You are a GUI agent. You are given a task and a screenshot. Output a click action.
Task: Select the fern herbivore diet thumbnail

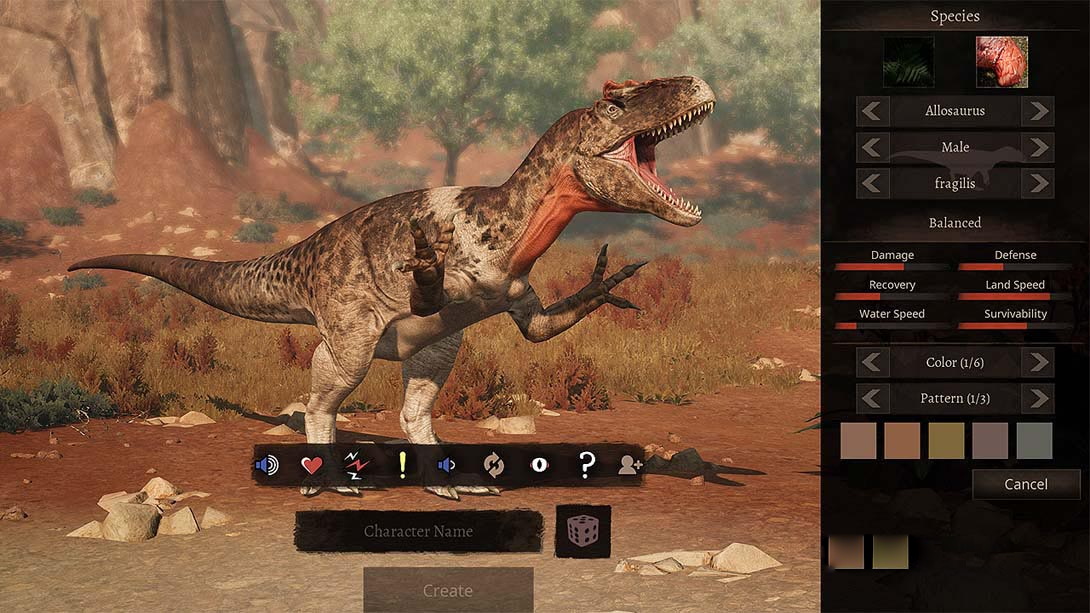coord(908,62)
